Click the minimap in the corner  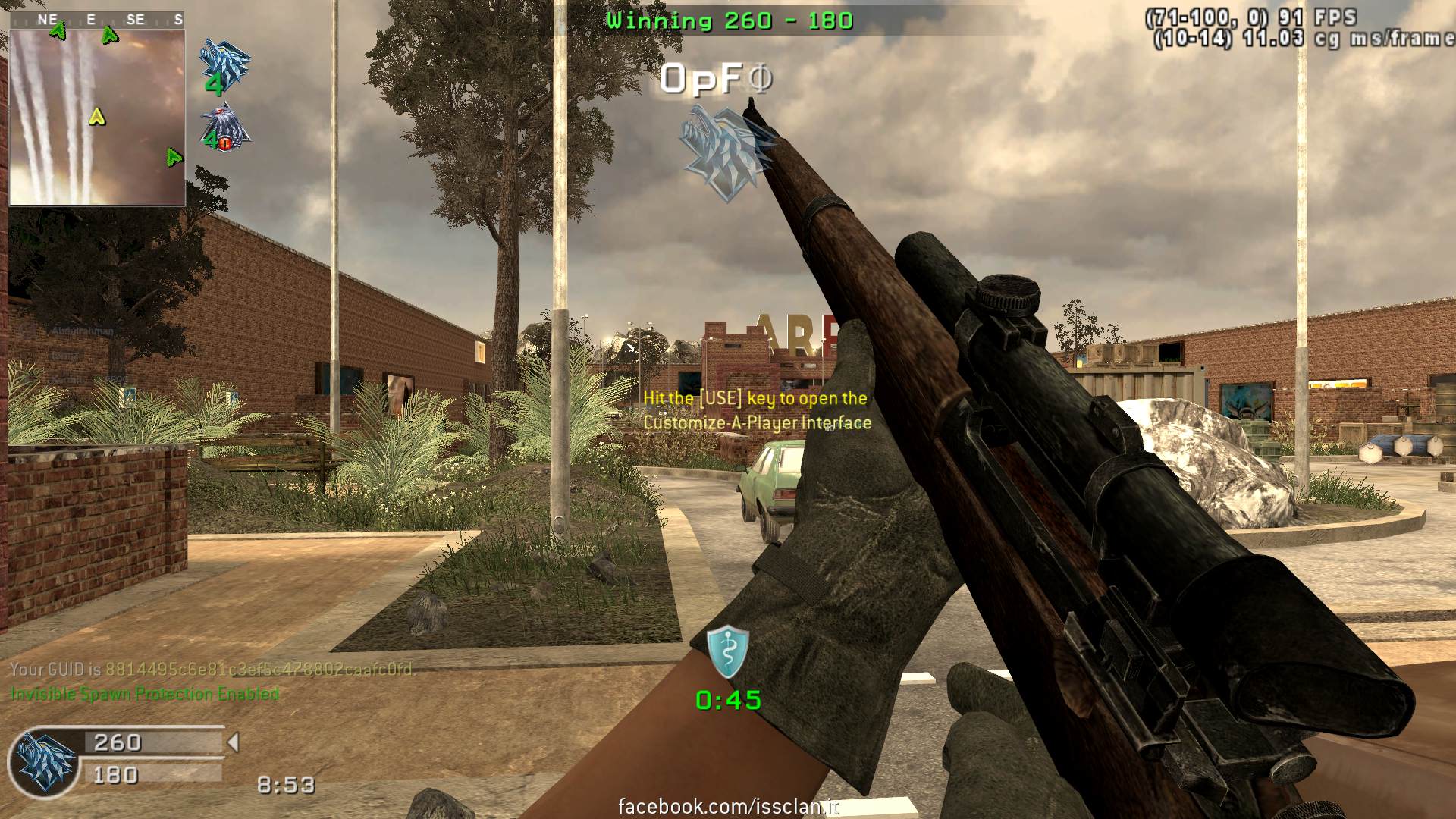(97, 118)
